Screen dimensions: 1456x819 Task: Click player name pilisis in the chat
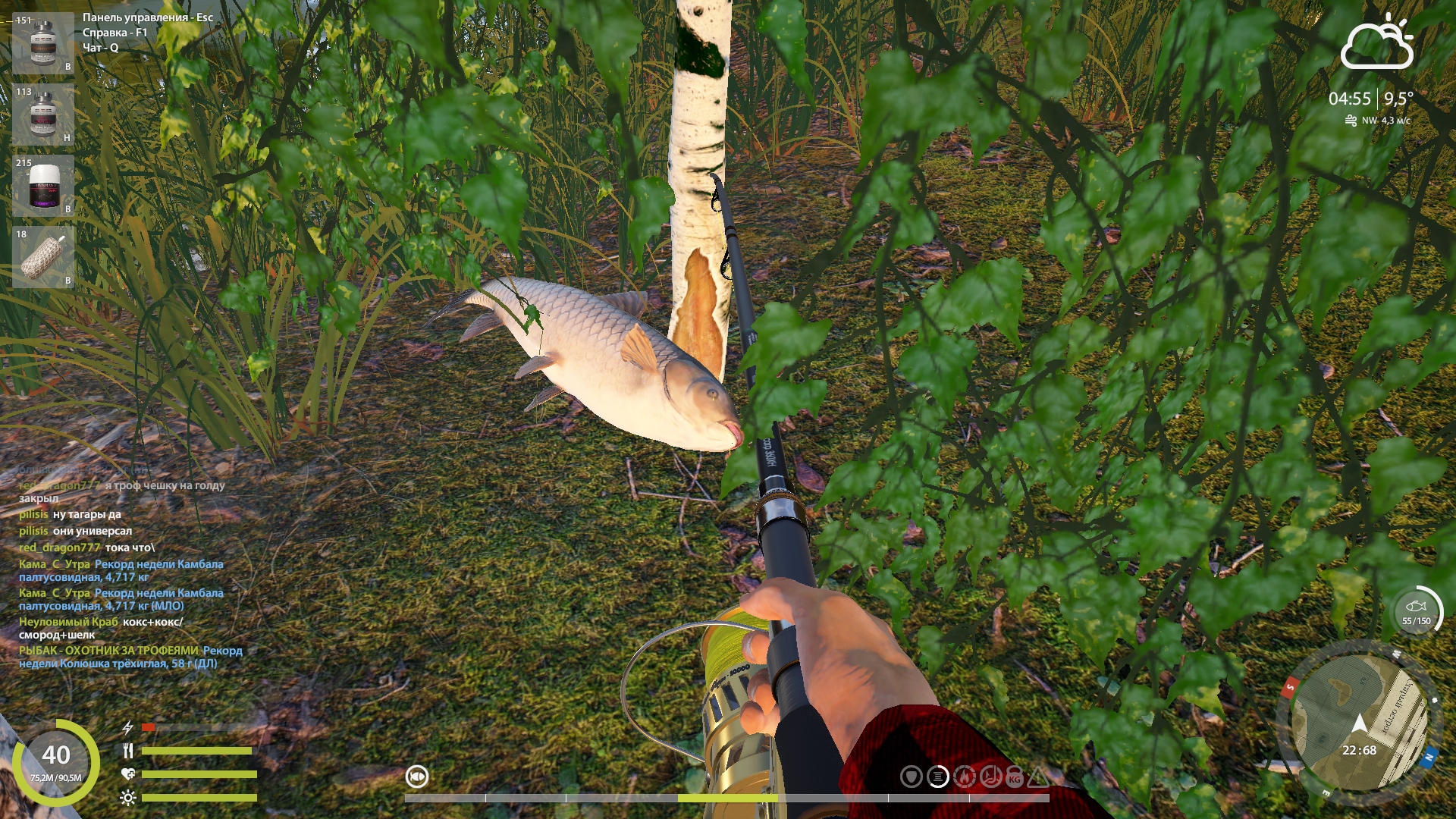click(33, 514)
